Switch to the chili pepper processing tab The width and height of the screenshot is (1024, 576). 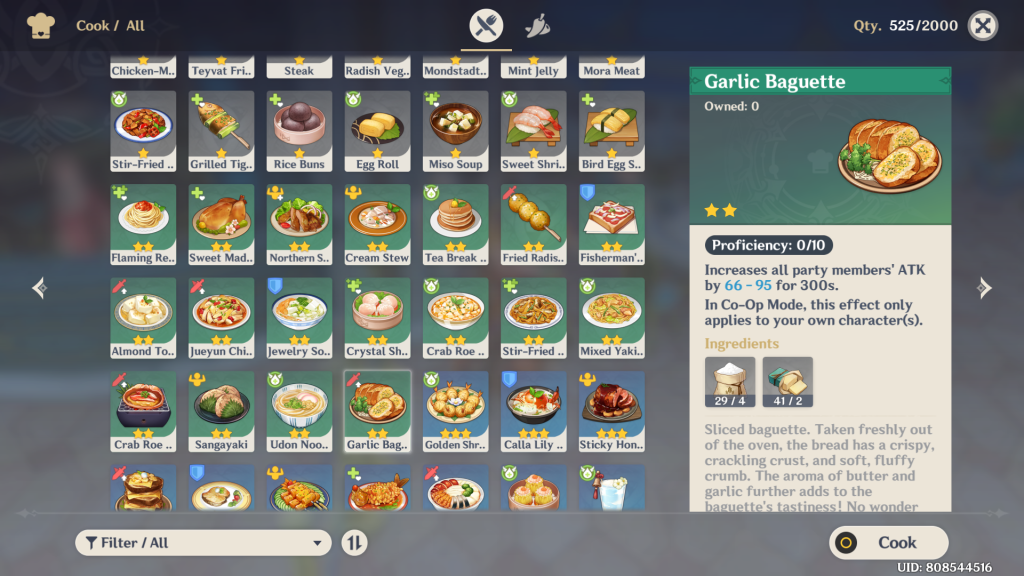click(538, 25)
